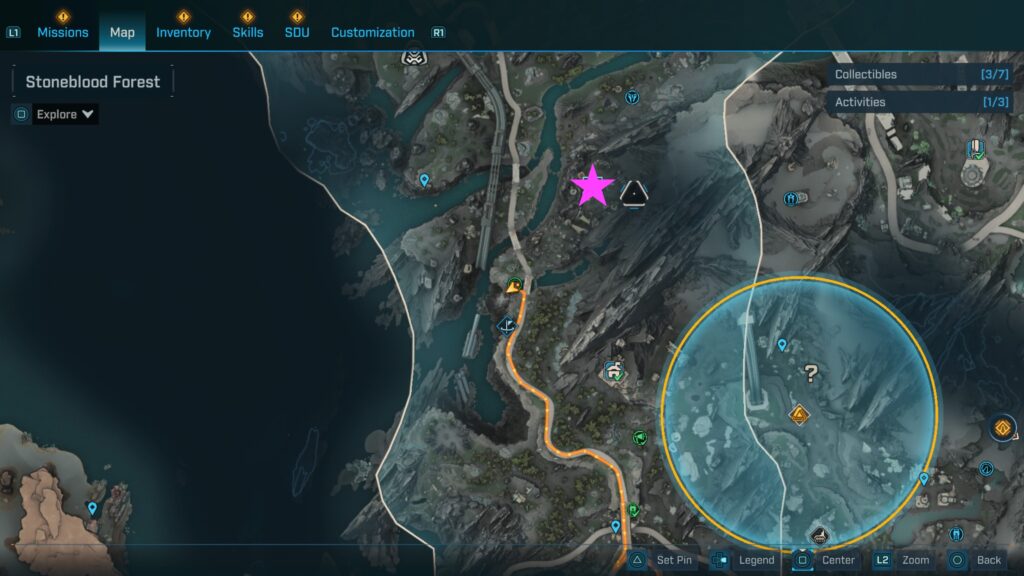Open the map Legend
This screenshot has height=576, width=1024.
743,560
